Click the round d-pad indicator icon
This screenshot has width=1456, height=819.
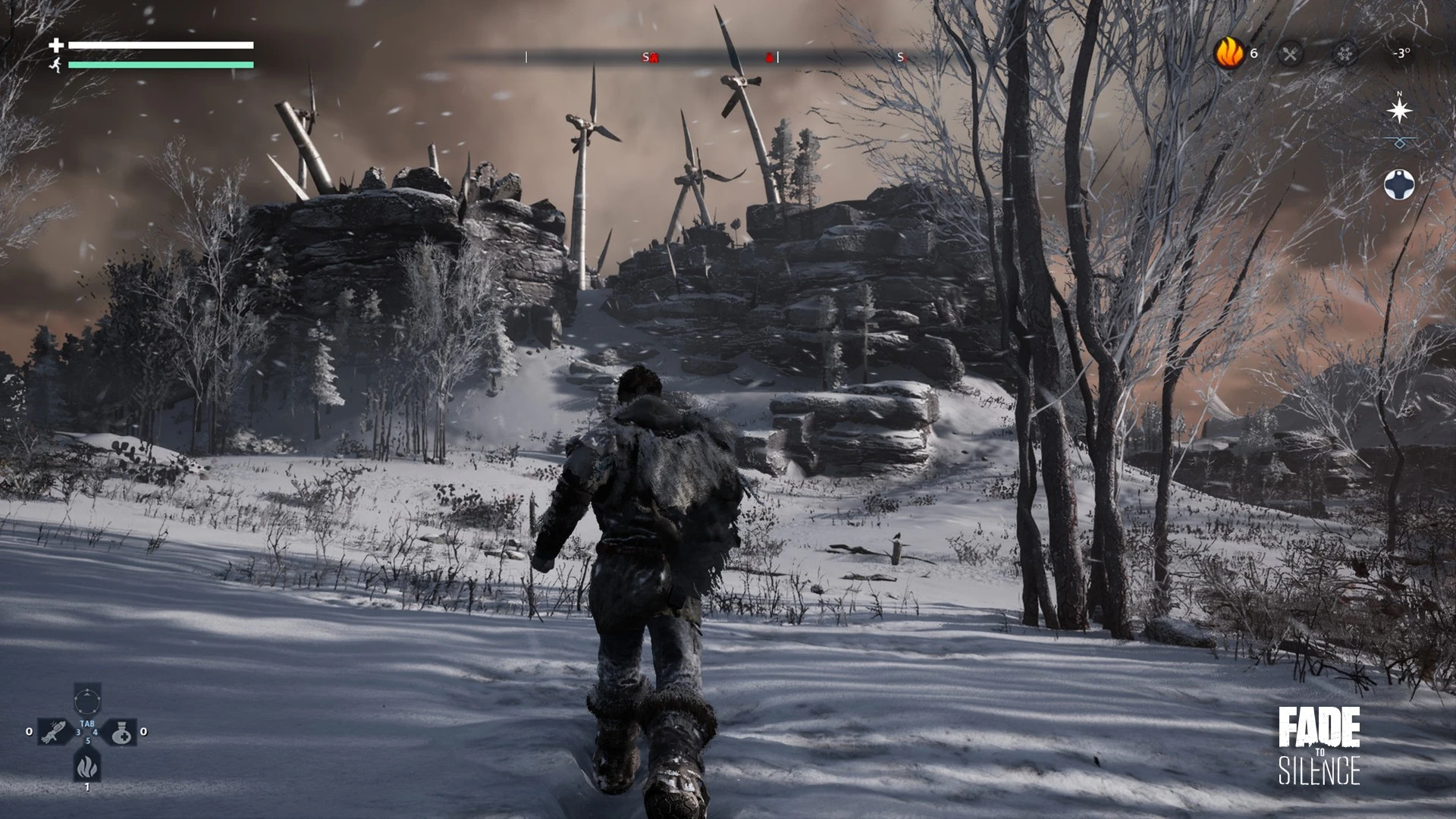pos(1399,184)
